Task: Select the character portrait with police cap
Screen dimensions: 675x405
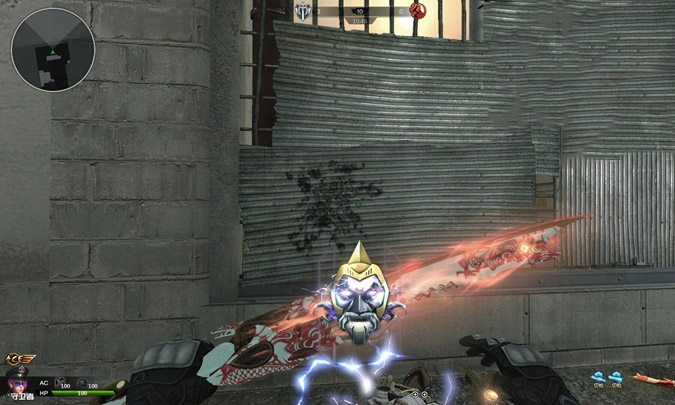Action: click(17, 384)
